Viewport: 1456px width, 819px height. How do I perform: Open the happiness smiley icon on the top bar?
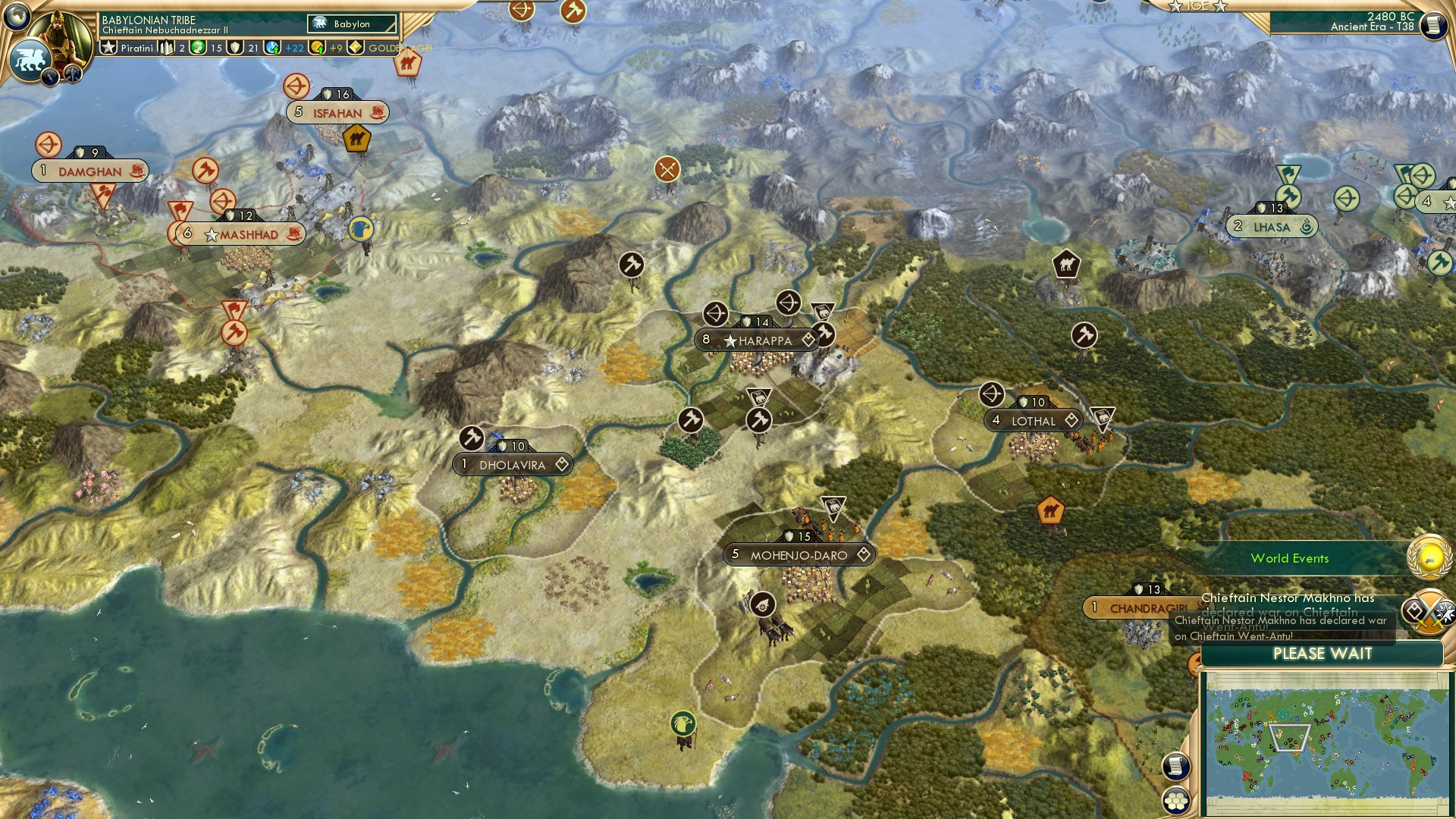(196, 48)
